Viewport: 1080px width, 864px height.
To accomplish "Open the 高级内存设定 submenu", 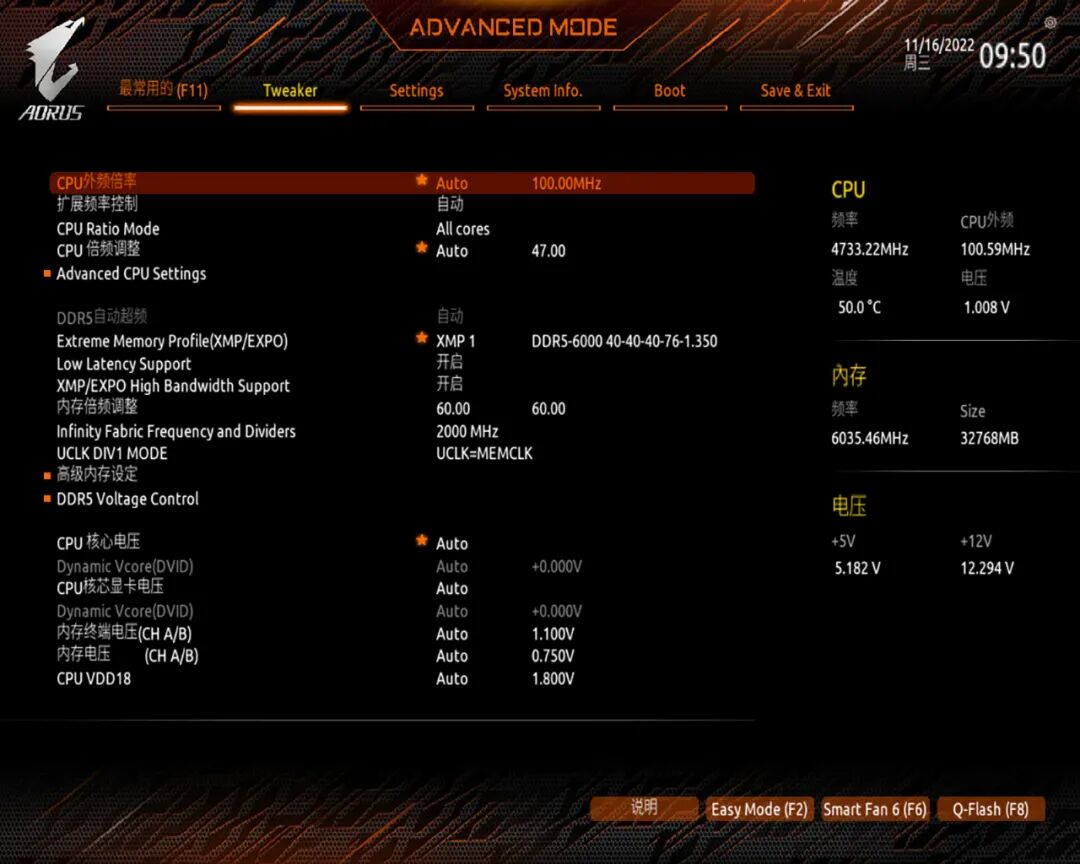I will [x=97, y=475].
